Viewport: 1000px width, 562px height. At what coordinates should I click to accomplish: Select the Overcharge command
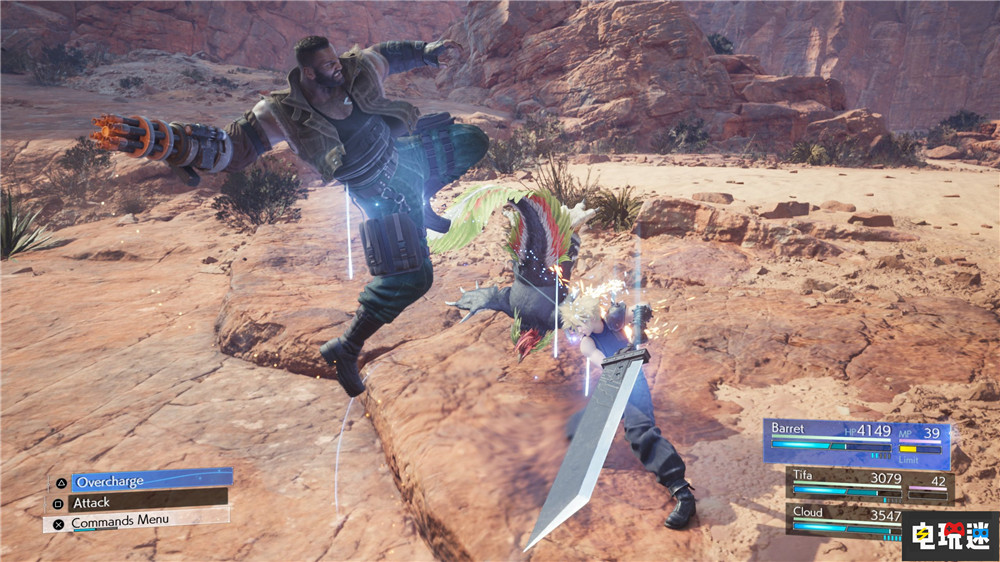click(x=150, y=481)
